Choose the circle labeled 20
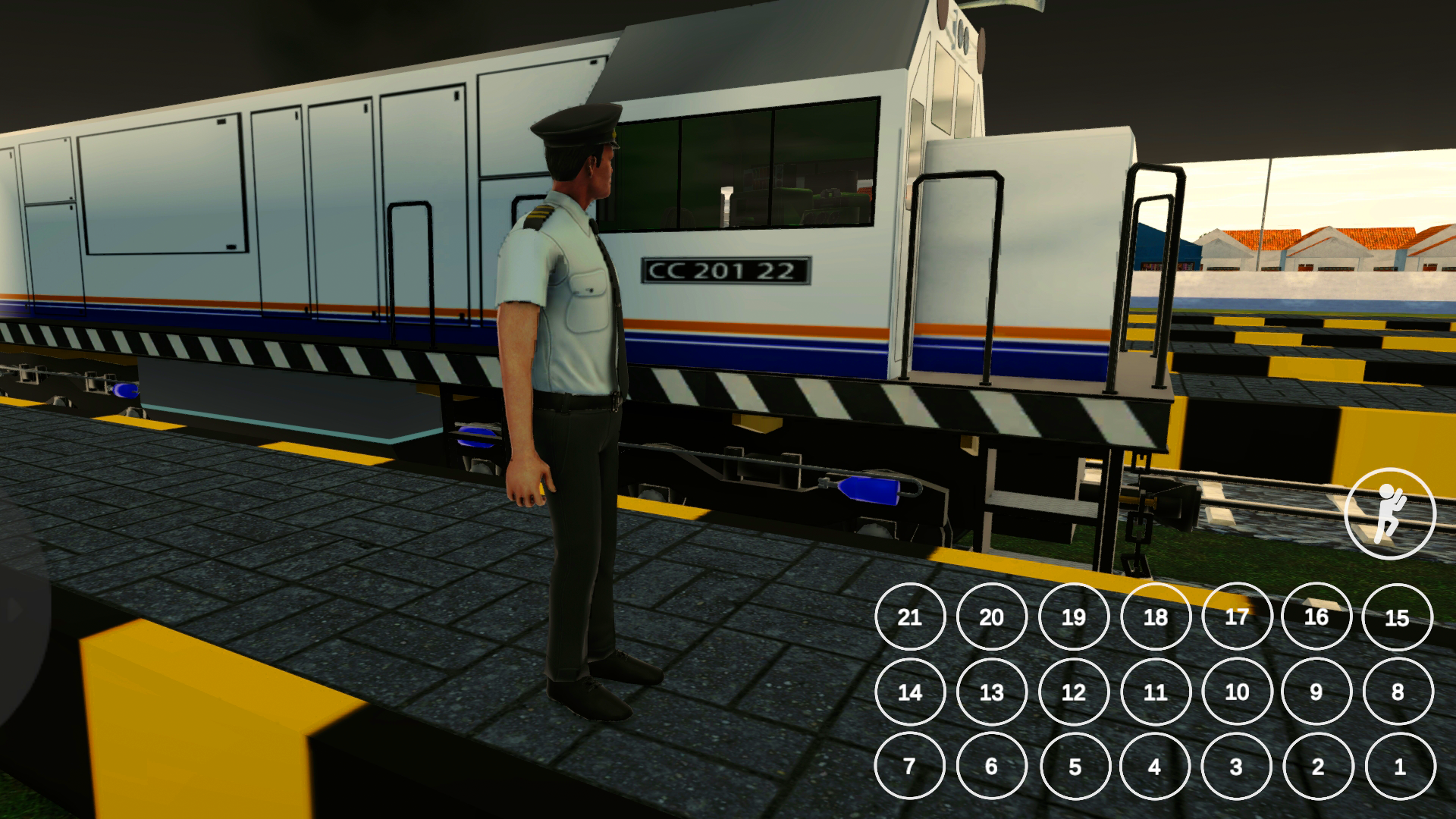This screenshot has width=1456, height=819. point(992,617)
